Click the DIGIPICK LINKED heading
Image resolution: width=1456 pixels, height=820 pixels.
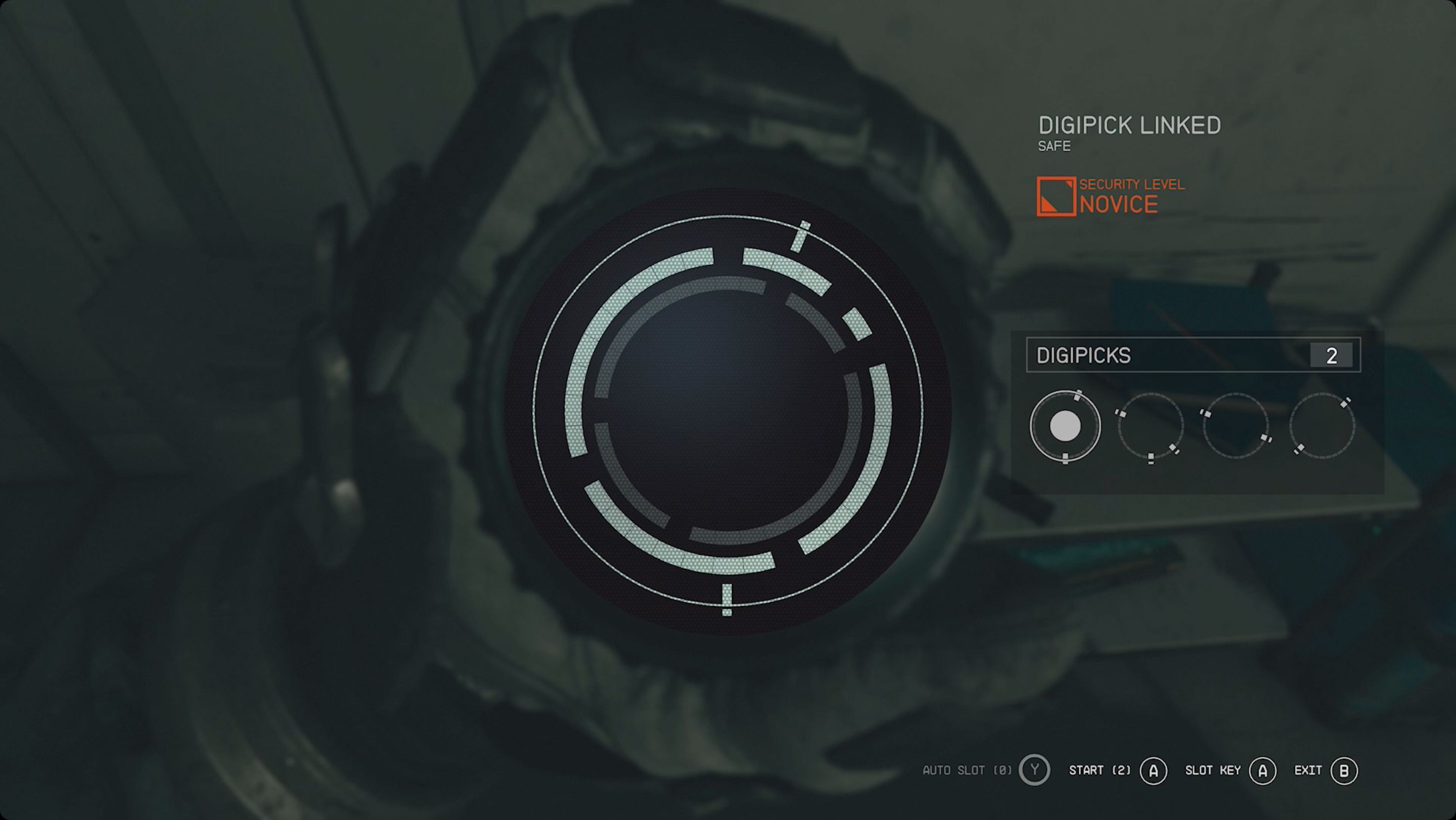[x=1129, y=124]
